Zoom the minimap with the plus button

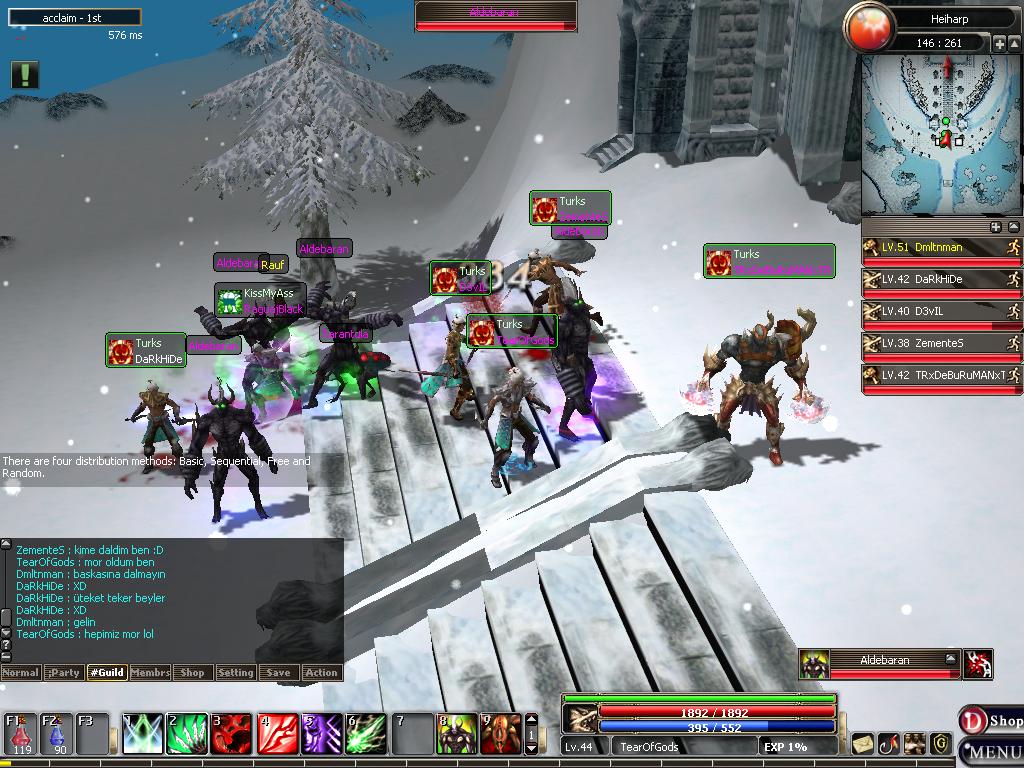(x=999, y=44)
